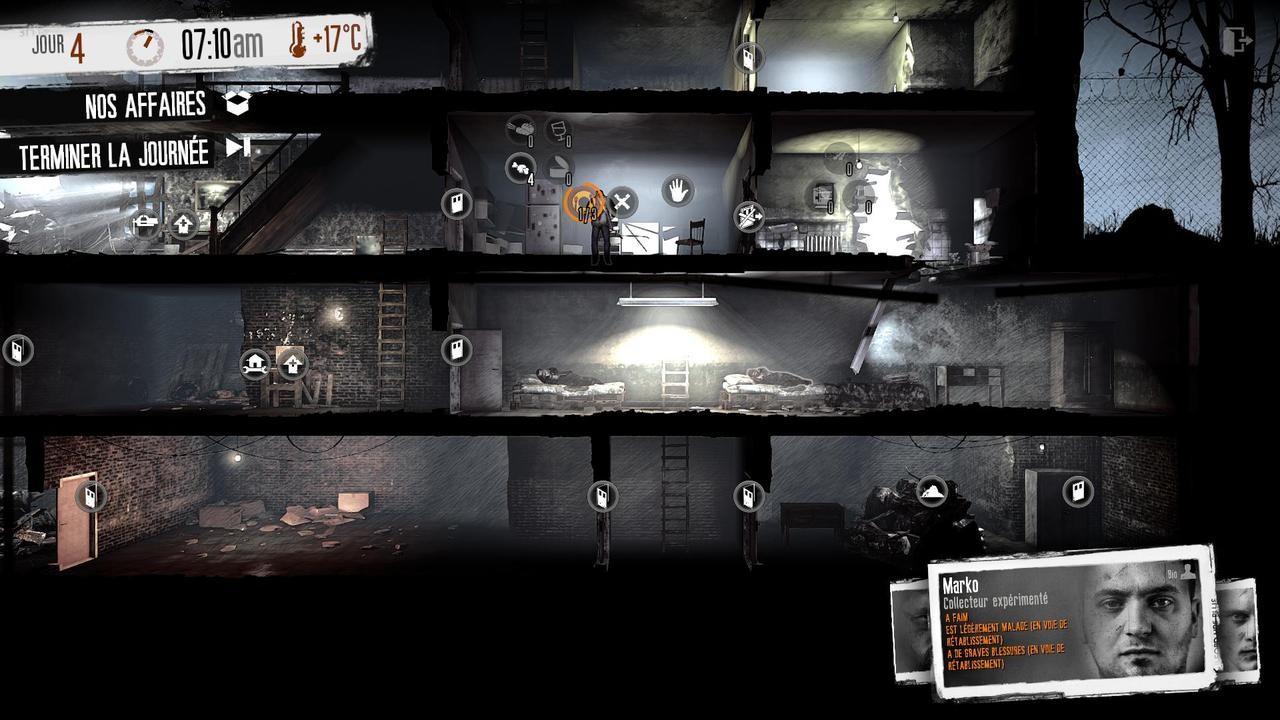Grab the four candies icon
Image resolution: width=1280 pixels, height=720 pixels.
point(521,167)
